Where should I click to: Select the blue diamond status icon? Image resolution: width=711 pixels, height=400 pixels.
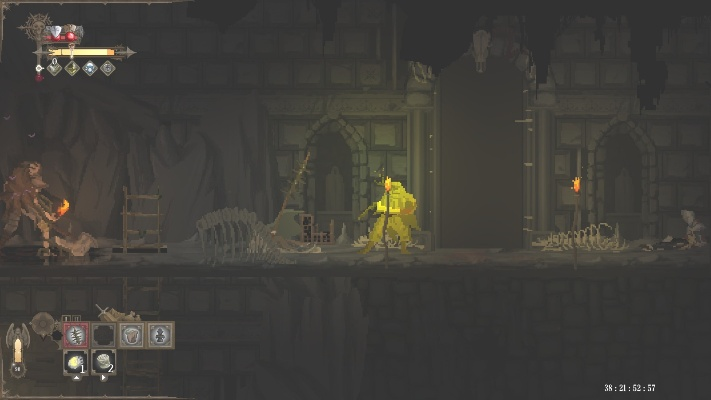pyautogui.click(x=90, y=68)
